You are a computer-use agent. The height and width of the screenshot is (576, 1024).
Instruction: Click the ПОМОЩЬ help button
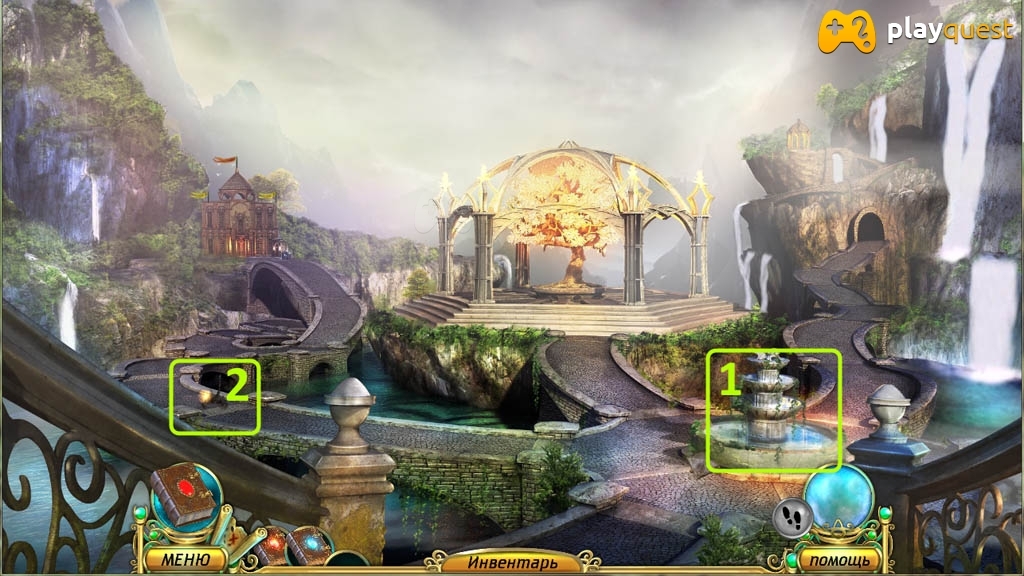(x=840, y=559)
